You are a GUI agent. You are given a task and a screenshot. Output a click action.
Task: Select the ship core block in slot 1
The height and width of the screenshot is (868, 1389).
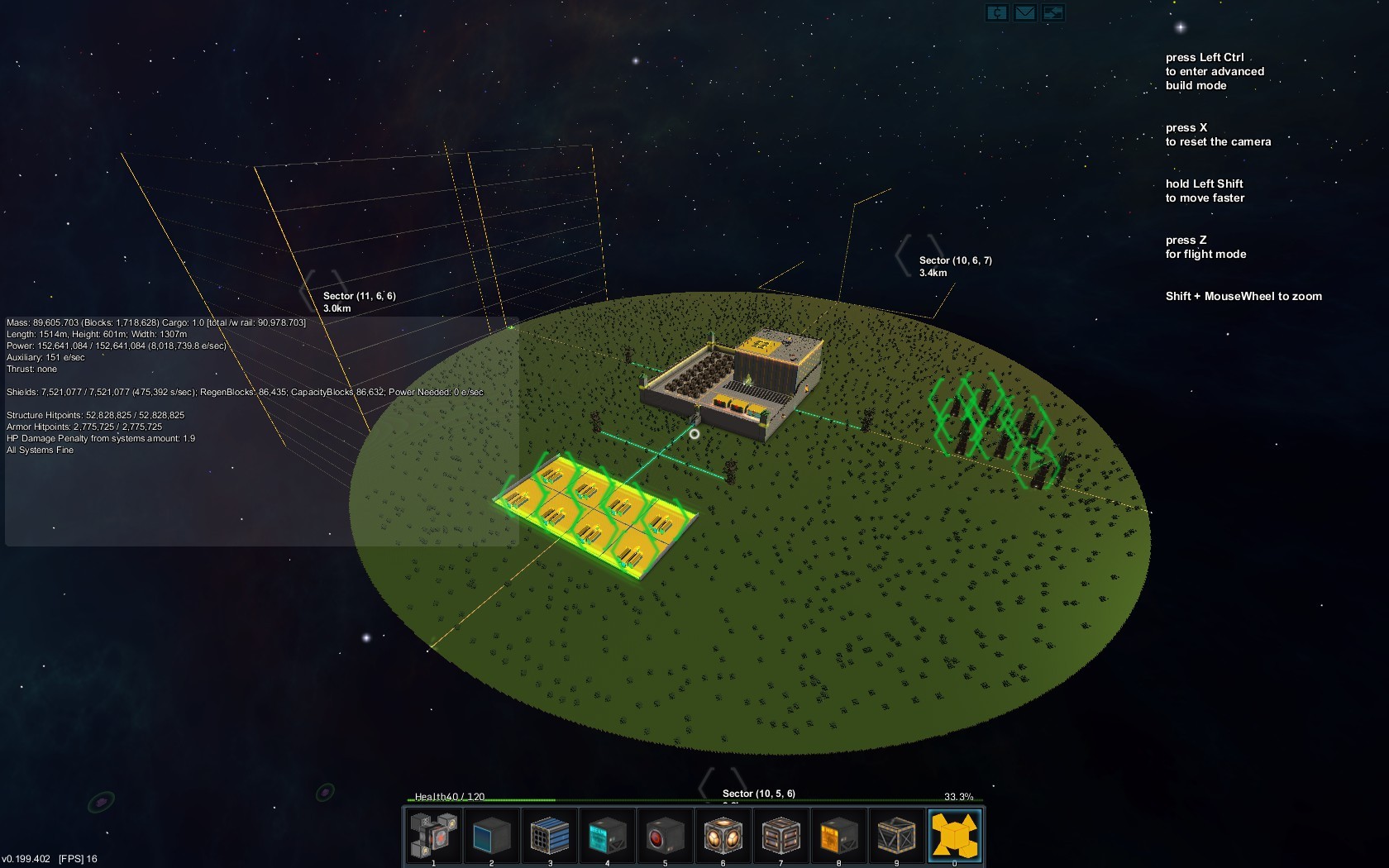pyautogui.click(x=434, y=835)
